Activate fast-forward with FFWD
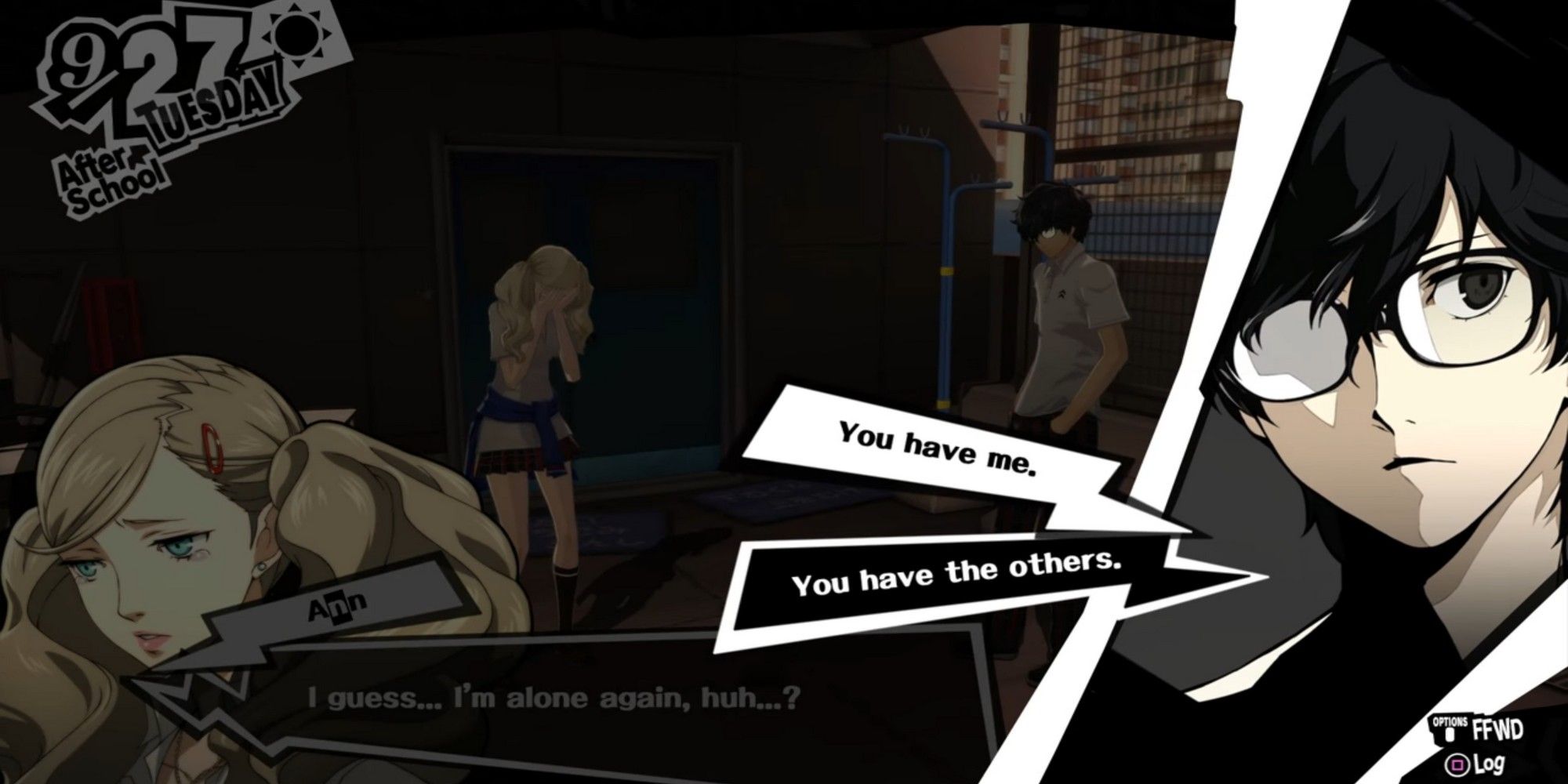Viewport: 1568px width, 784px height. [1497, 731]
